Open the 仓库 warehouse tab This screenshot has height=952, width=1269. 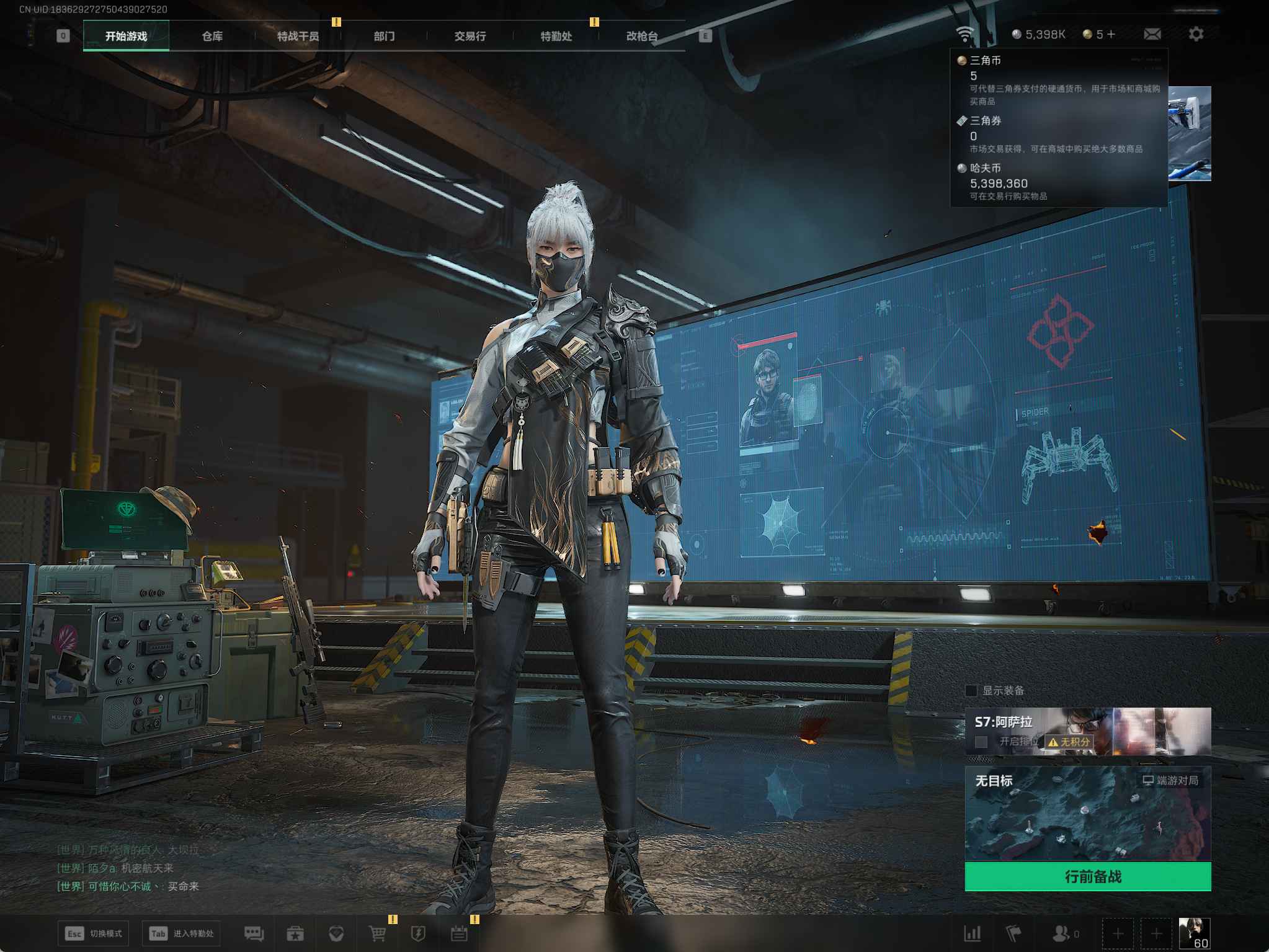coord(212,36)
